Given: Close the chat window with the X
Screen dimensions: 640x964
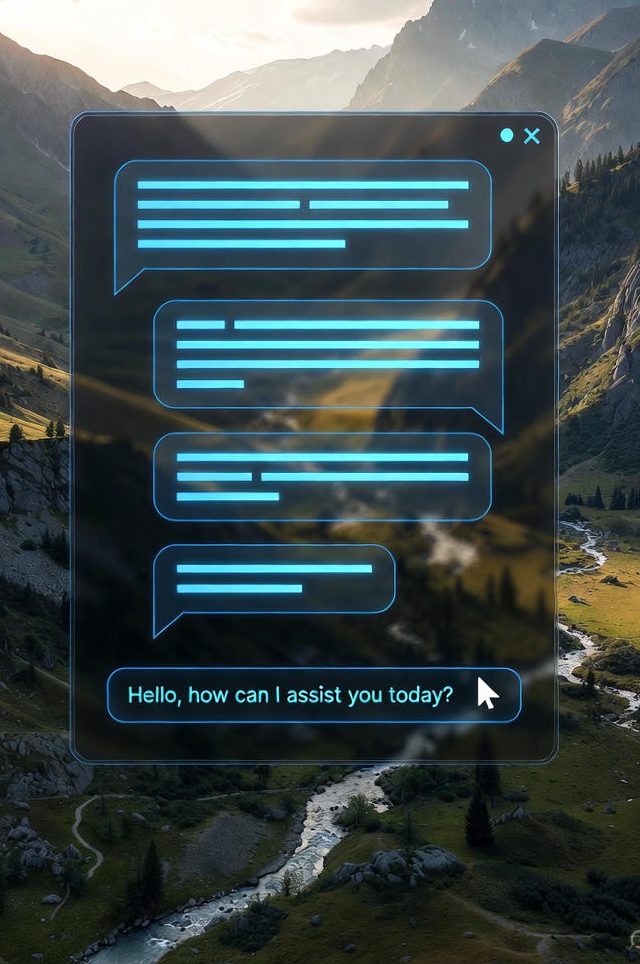Looking at the screenshot, I should [x=532, y=136].
